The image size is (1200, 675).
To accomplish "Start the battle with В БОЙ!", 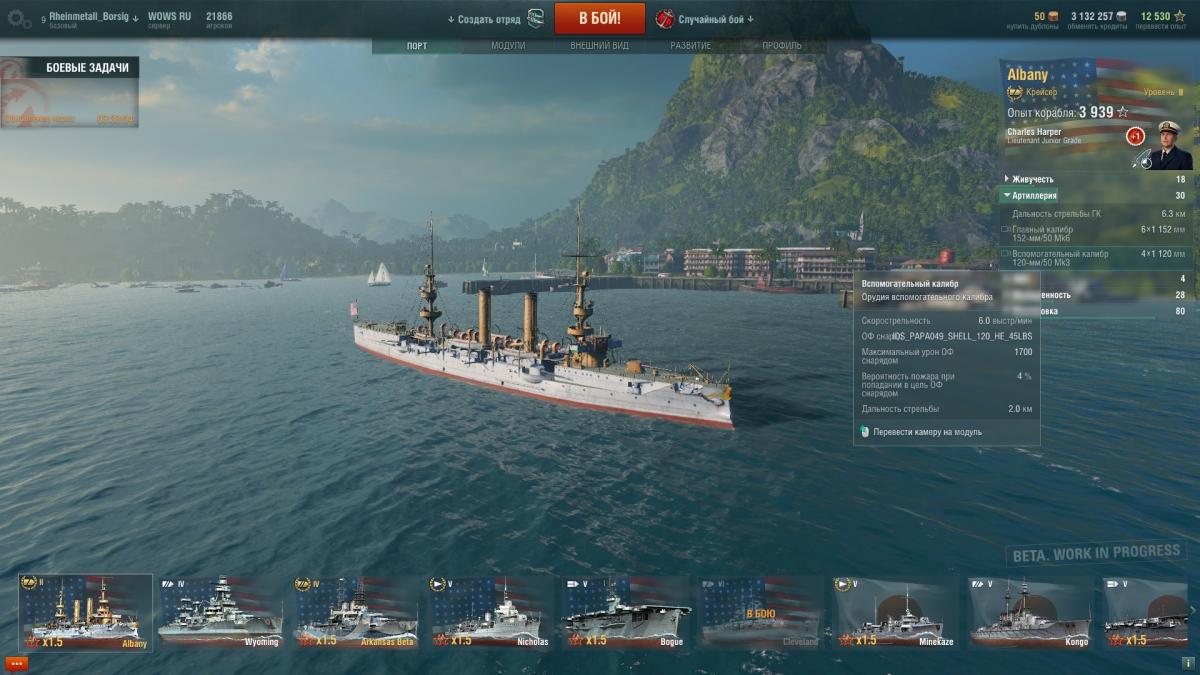I will tap(599, 18).
